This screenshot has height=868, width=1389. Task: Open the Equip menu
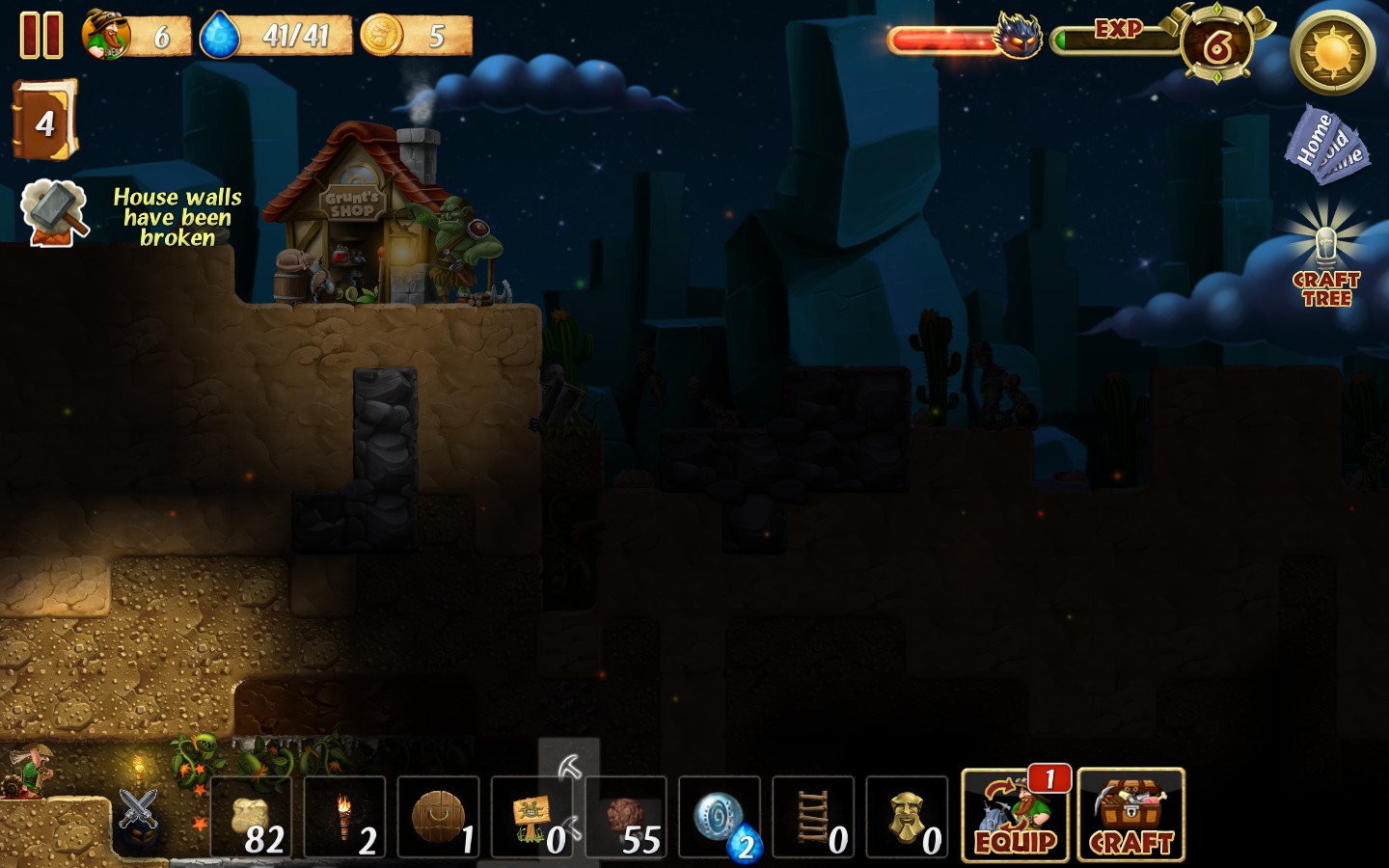(x=1016, y=816)
